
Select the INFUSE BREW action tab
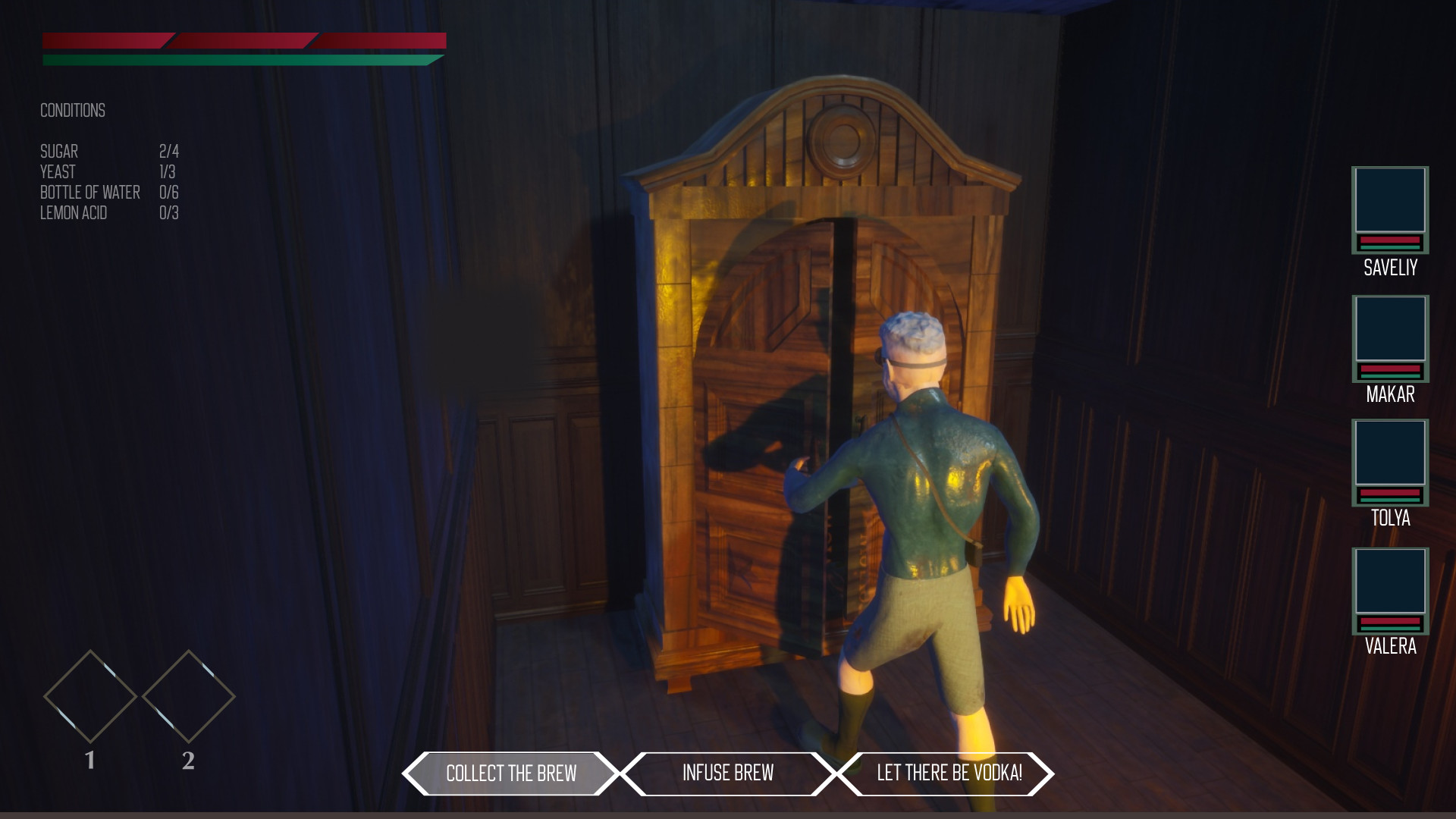(729, 774)
